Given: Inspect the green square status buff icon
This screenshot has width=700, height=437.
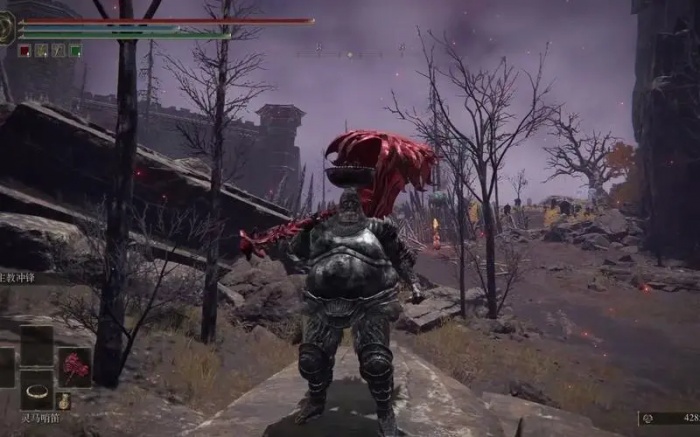Looking at the screenshot, I should tap(75, 50).
